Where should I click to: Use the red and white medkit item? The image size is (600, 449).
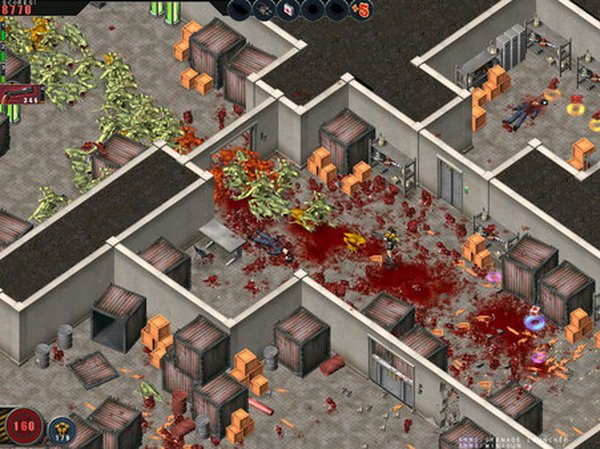tap(290, 10)
